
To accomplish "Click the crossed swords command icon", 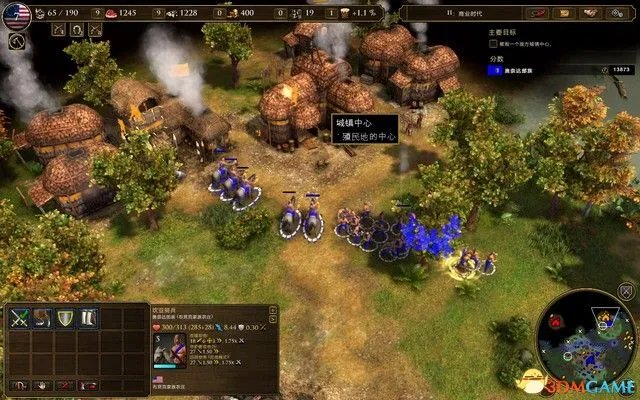I will [x=19, y=318].
